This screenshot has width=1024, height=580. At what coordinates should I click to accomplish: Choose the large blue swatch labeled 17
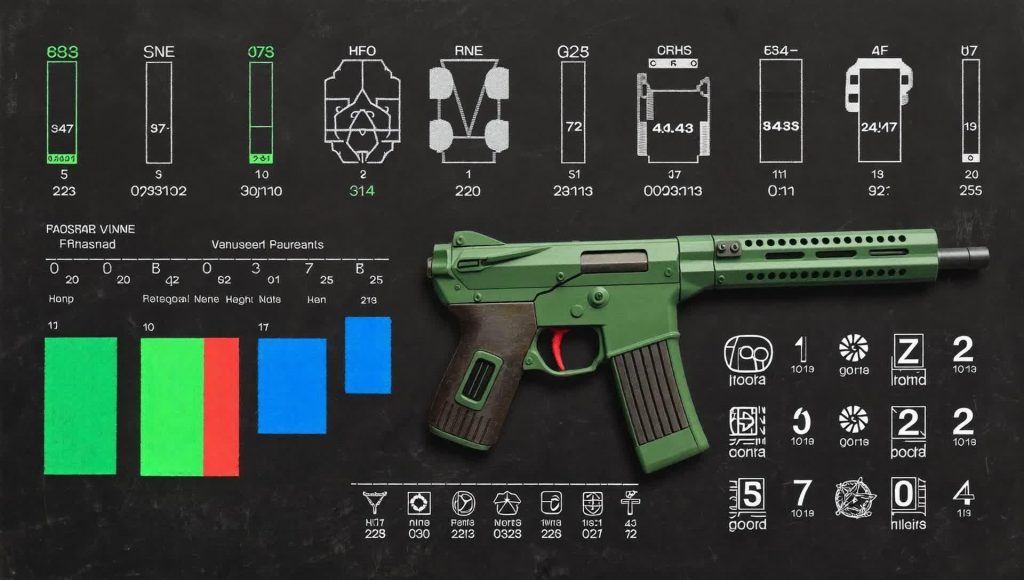click(x=292, y=385)
